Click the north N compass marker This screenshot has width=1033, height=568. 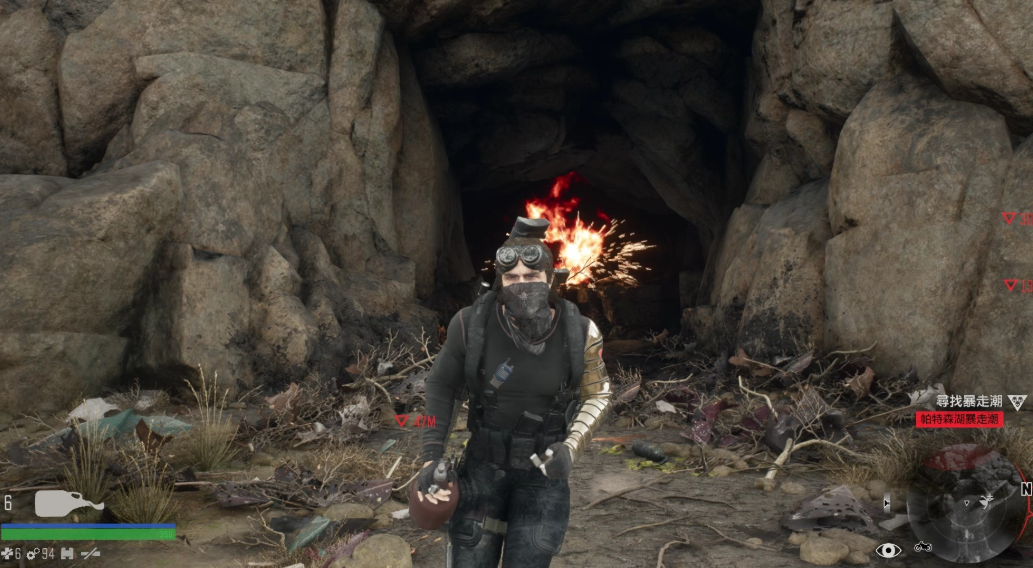coord(1025,490)
